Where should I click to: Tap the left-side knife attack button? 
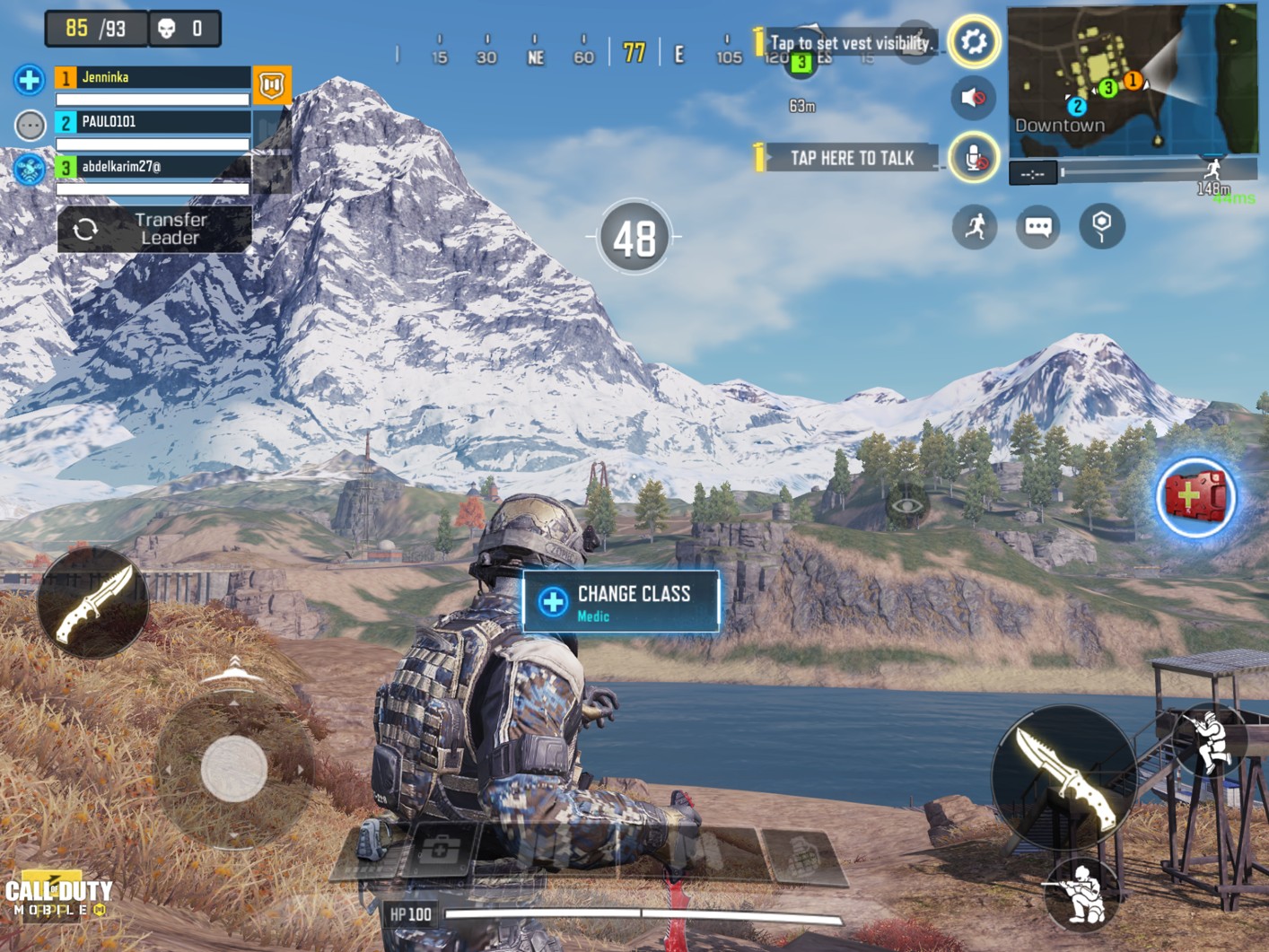(92, 603)
